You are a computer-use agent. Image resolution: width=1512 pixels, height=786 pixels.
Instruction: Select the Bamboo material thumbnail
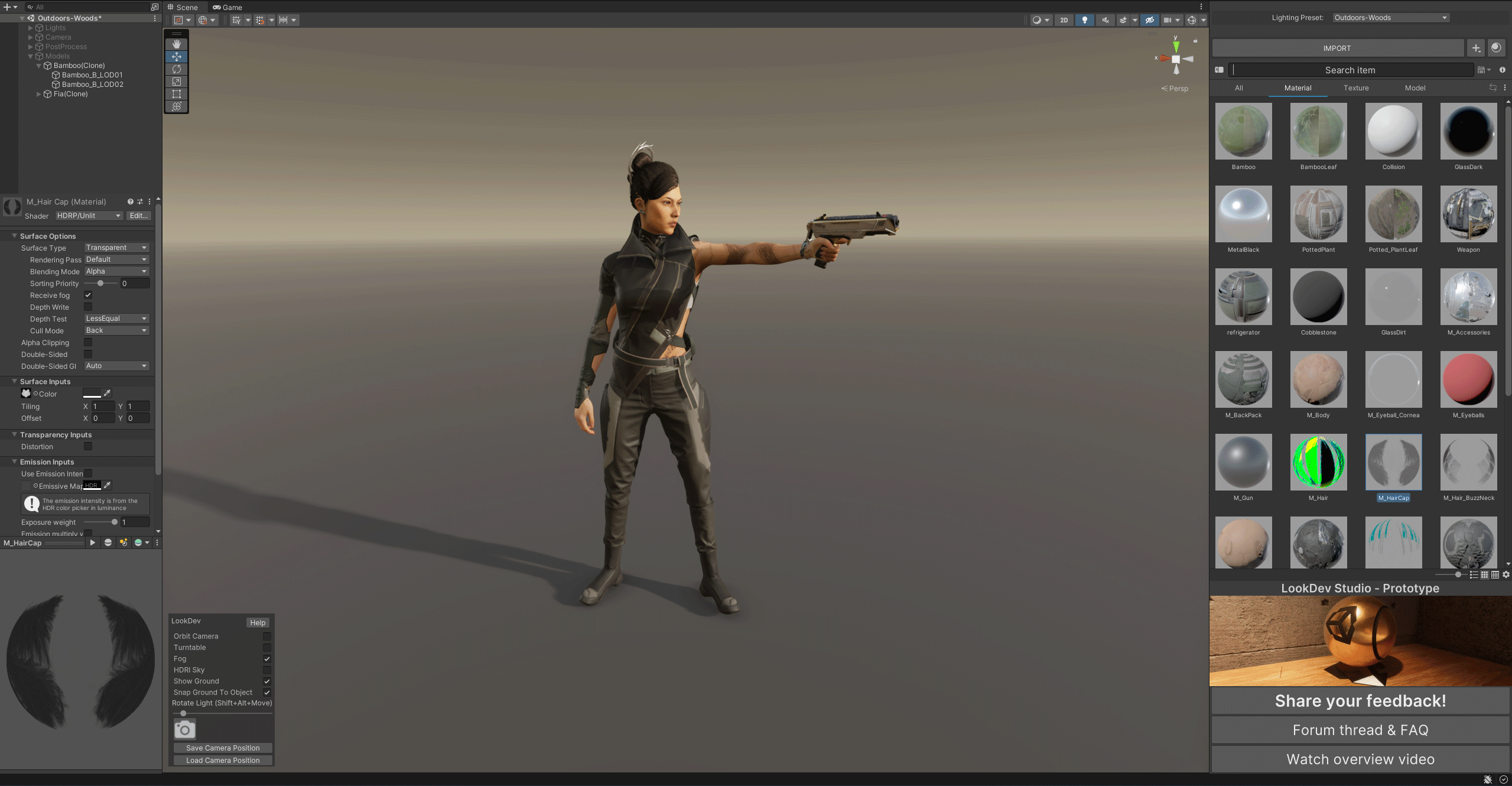pyautogui.click(x=1244, y=132)
